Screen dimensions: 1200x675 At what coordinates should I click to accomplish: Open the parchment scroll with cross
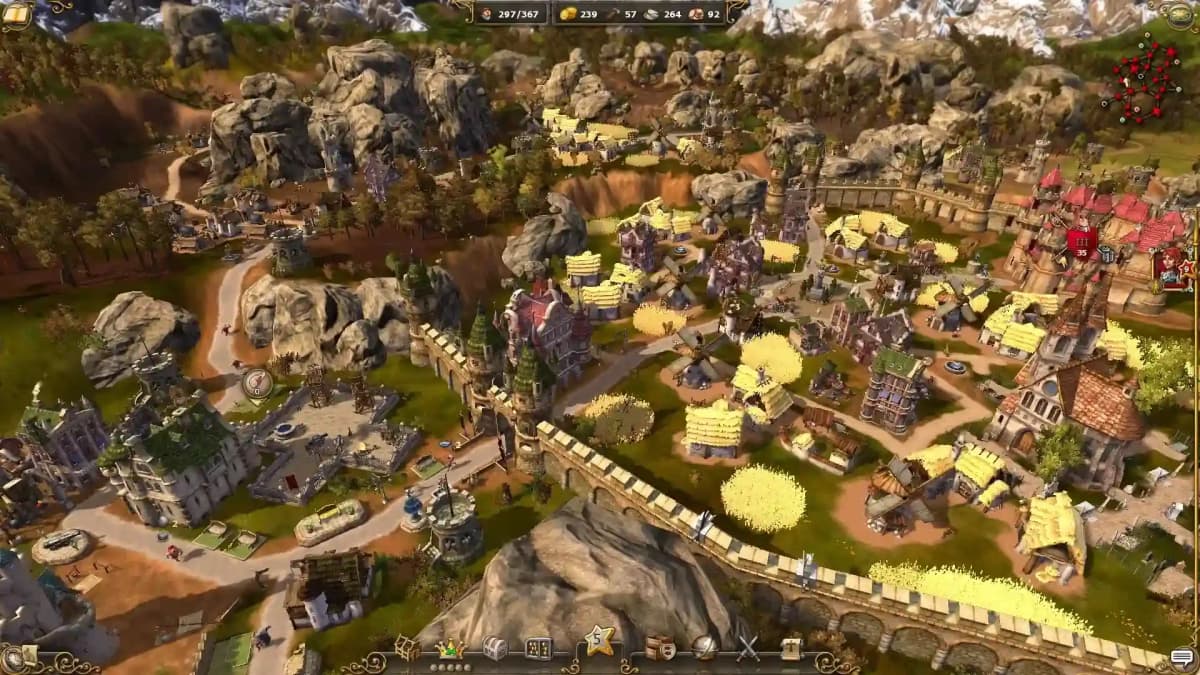coord(792,648)
